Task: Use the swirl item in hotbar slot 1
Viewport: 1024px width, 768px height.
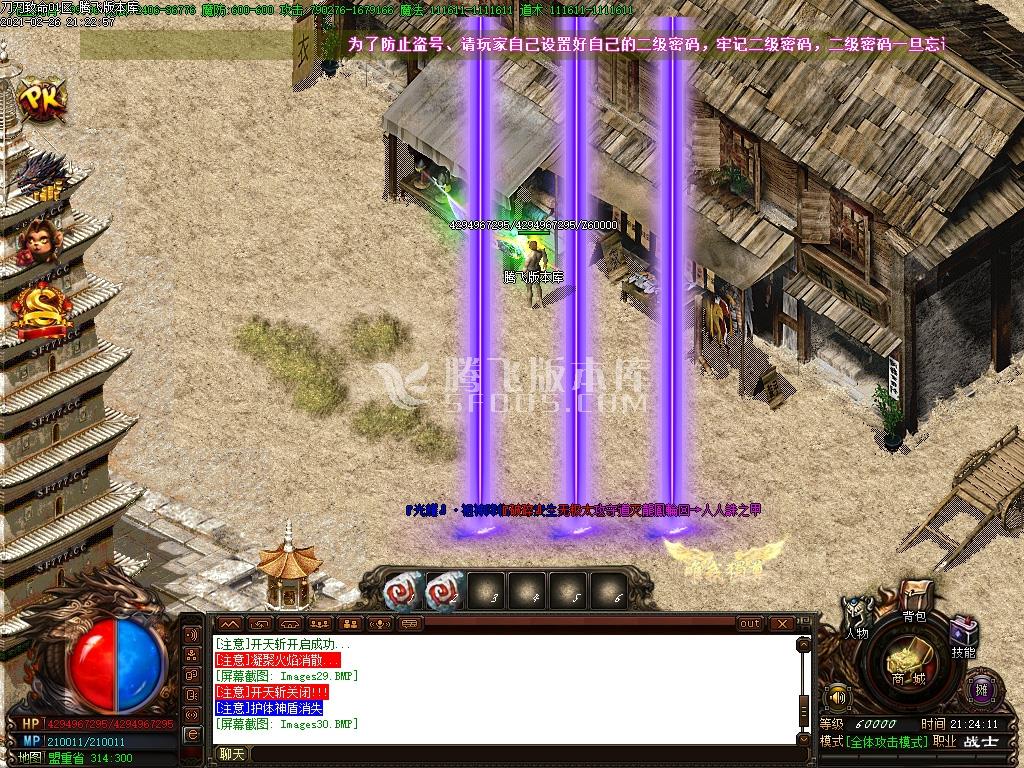Action: point(403,593)
